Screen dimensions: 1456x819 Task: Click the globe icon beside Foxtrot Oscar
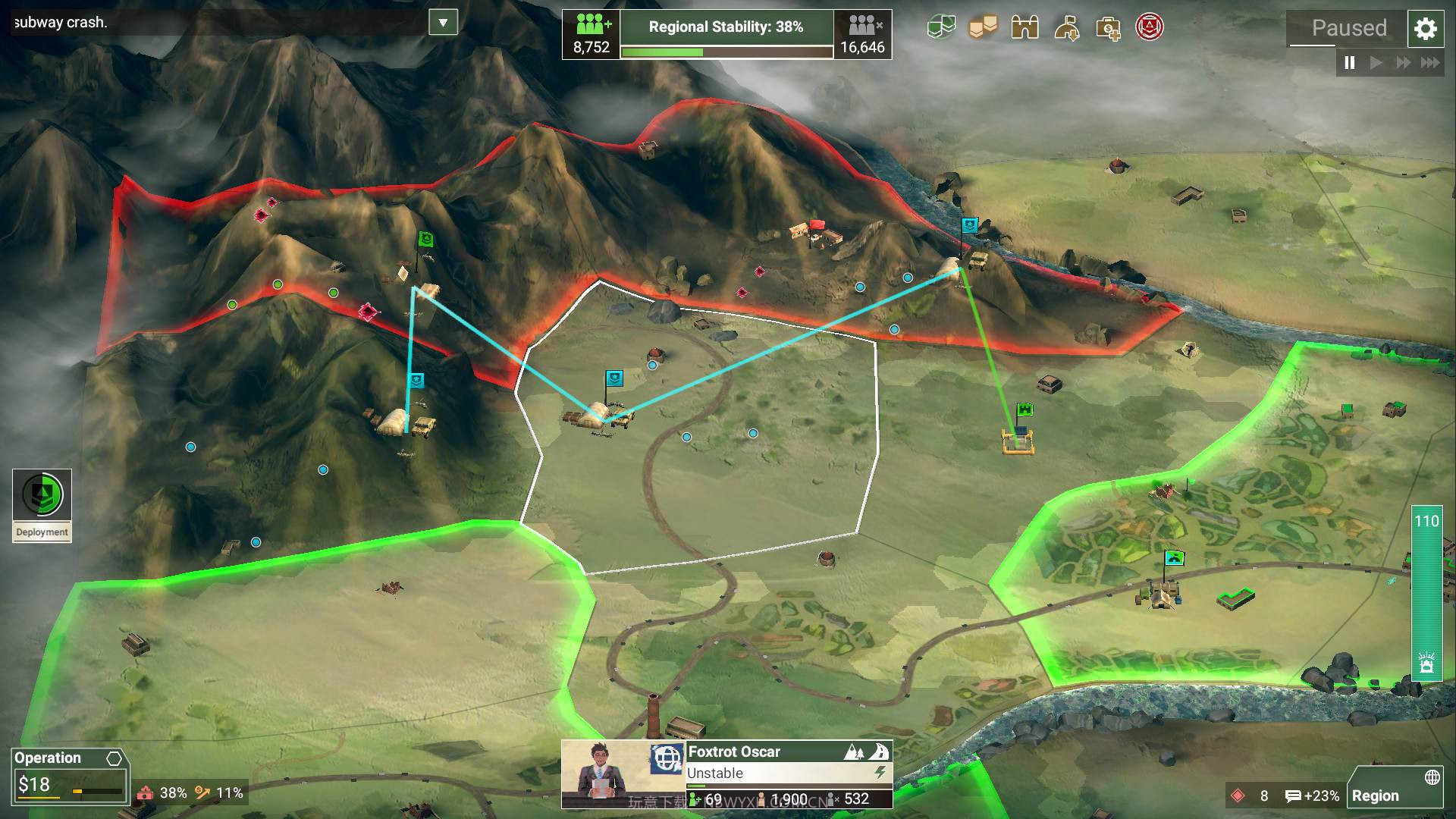(667, 758)
